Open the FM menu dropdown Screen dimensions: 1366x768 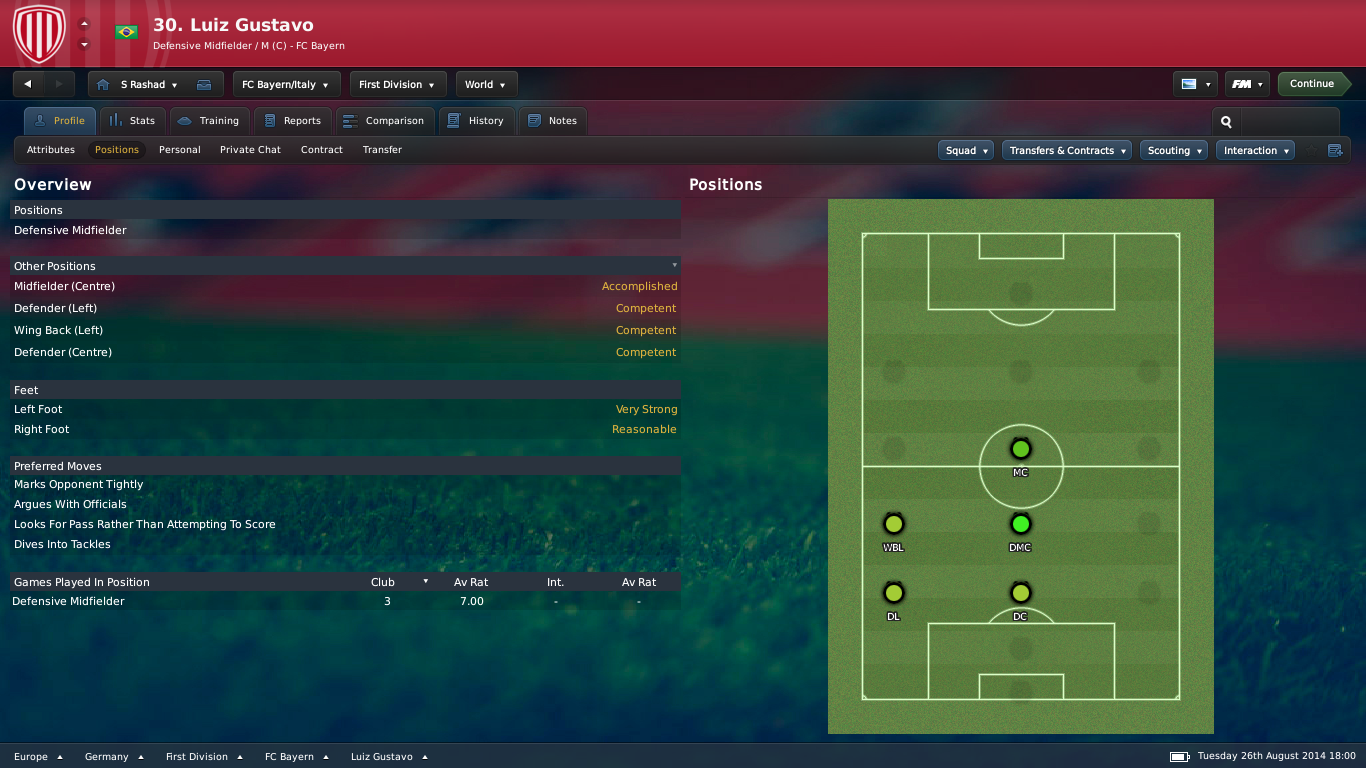coord(1246,84)
